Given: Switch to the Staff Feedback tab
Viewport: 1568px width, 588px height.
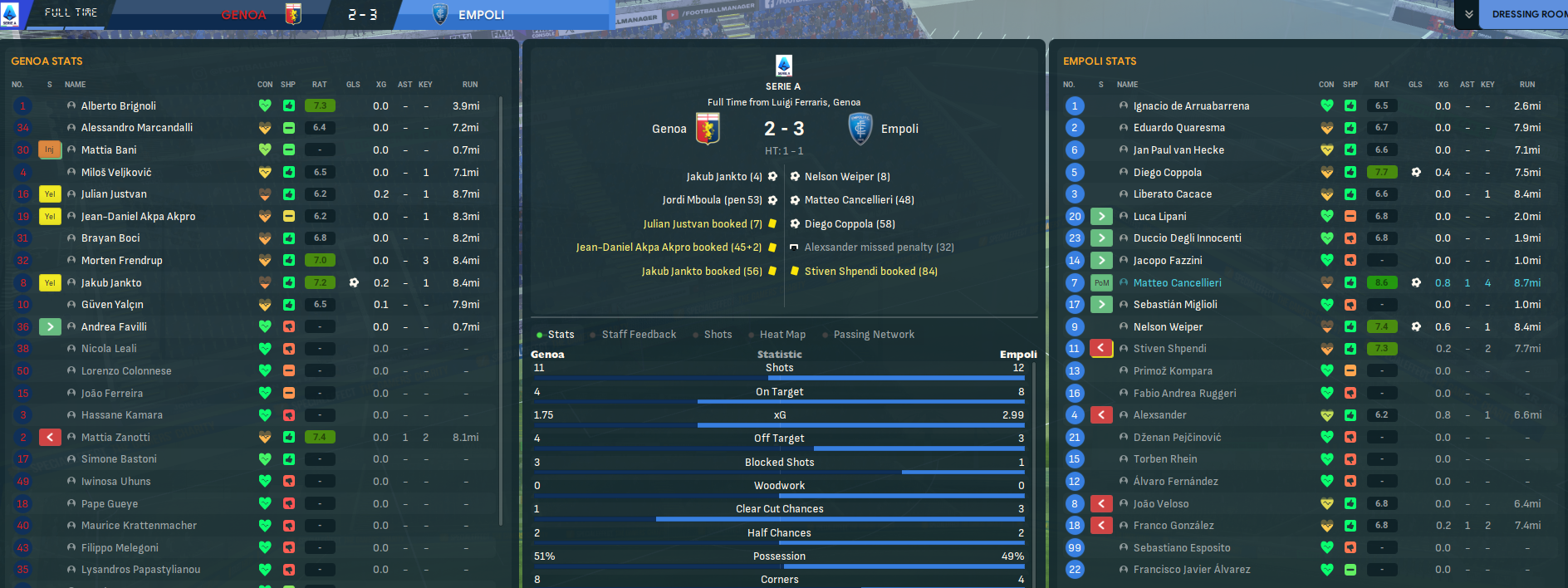Looking at the screenshot, I should point(639,335).
